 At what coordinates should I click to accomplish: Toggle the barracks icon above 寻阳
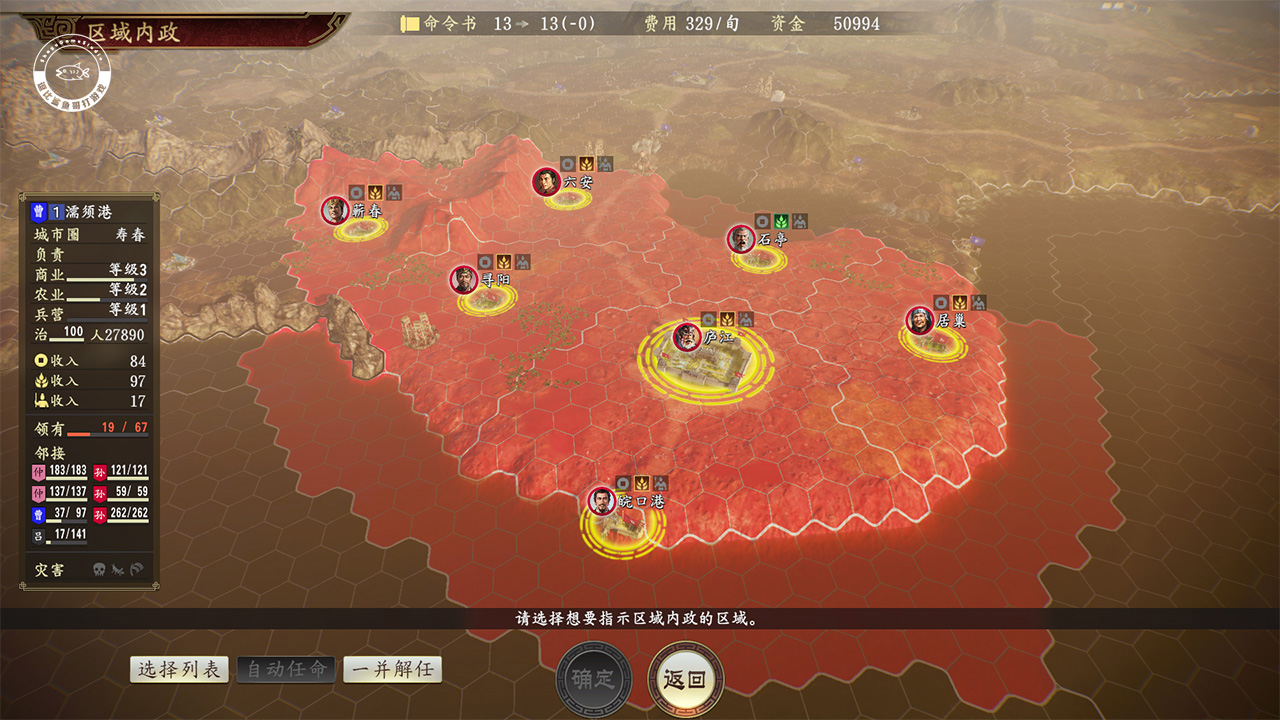[522, 262]
